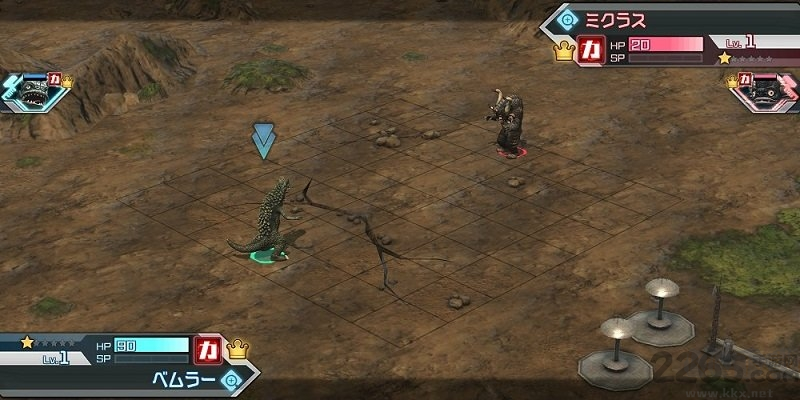Select the Miclas enemy monster portrait

click(x=770, y=92)
